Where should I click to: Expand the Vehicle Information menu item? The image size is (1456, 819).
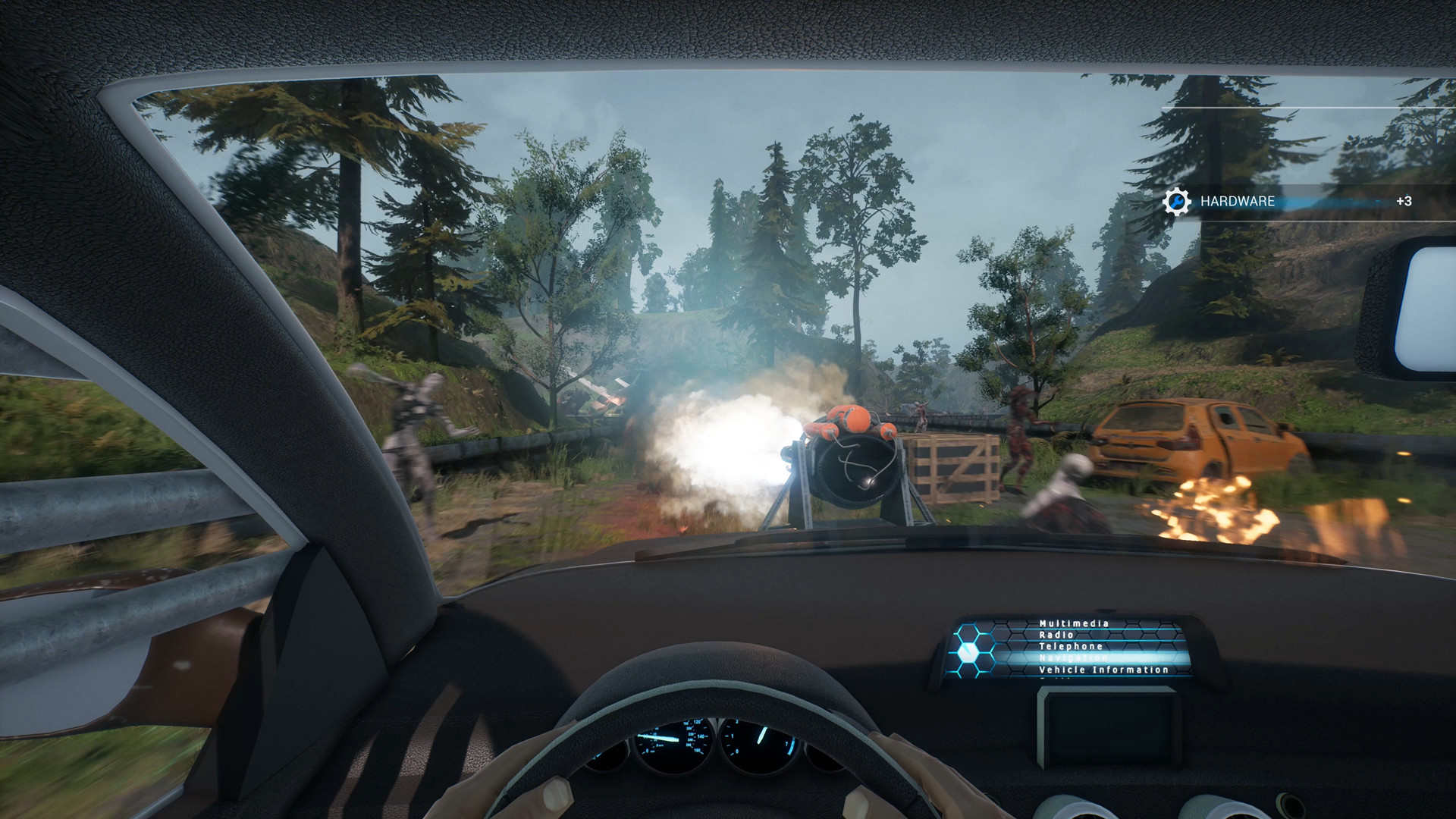click(1097, 670)
